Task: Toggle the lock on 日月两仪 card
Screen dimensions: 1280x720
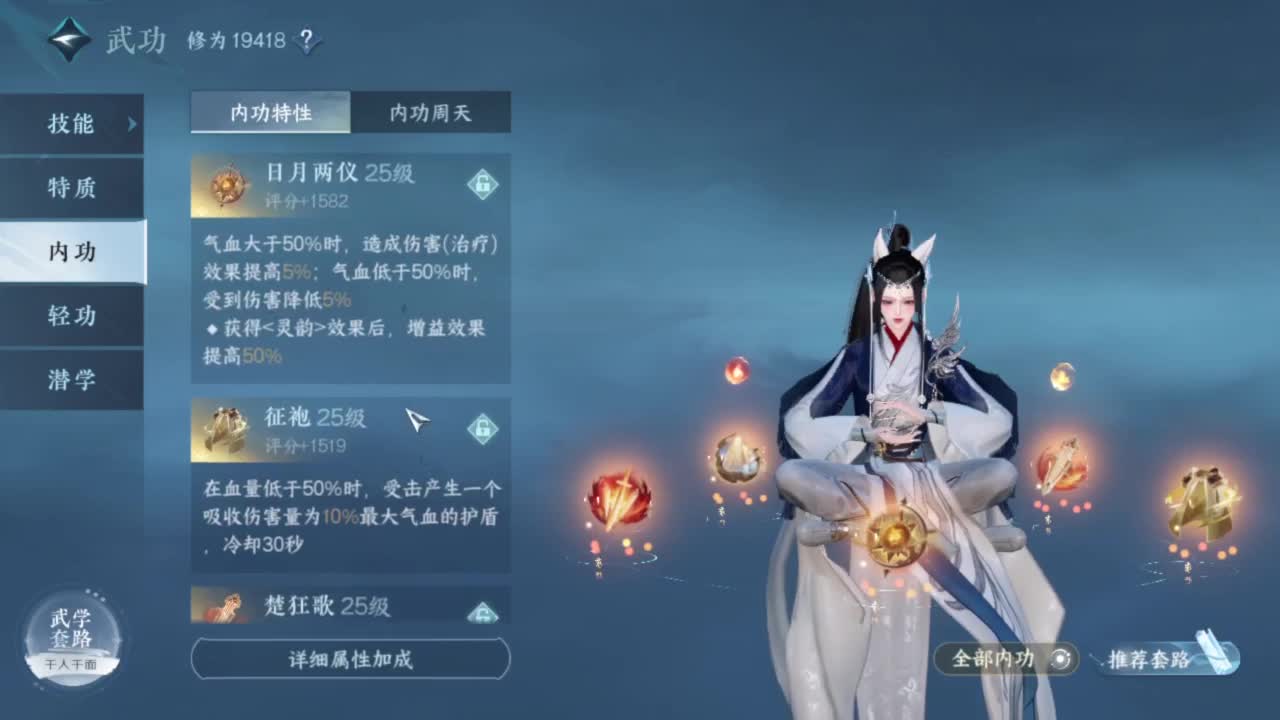Action: pyautogui.click(x=484, y=185)
